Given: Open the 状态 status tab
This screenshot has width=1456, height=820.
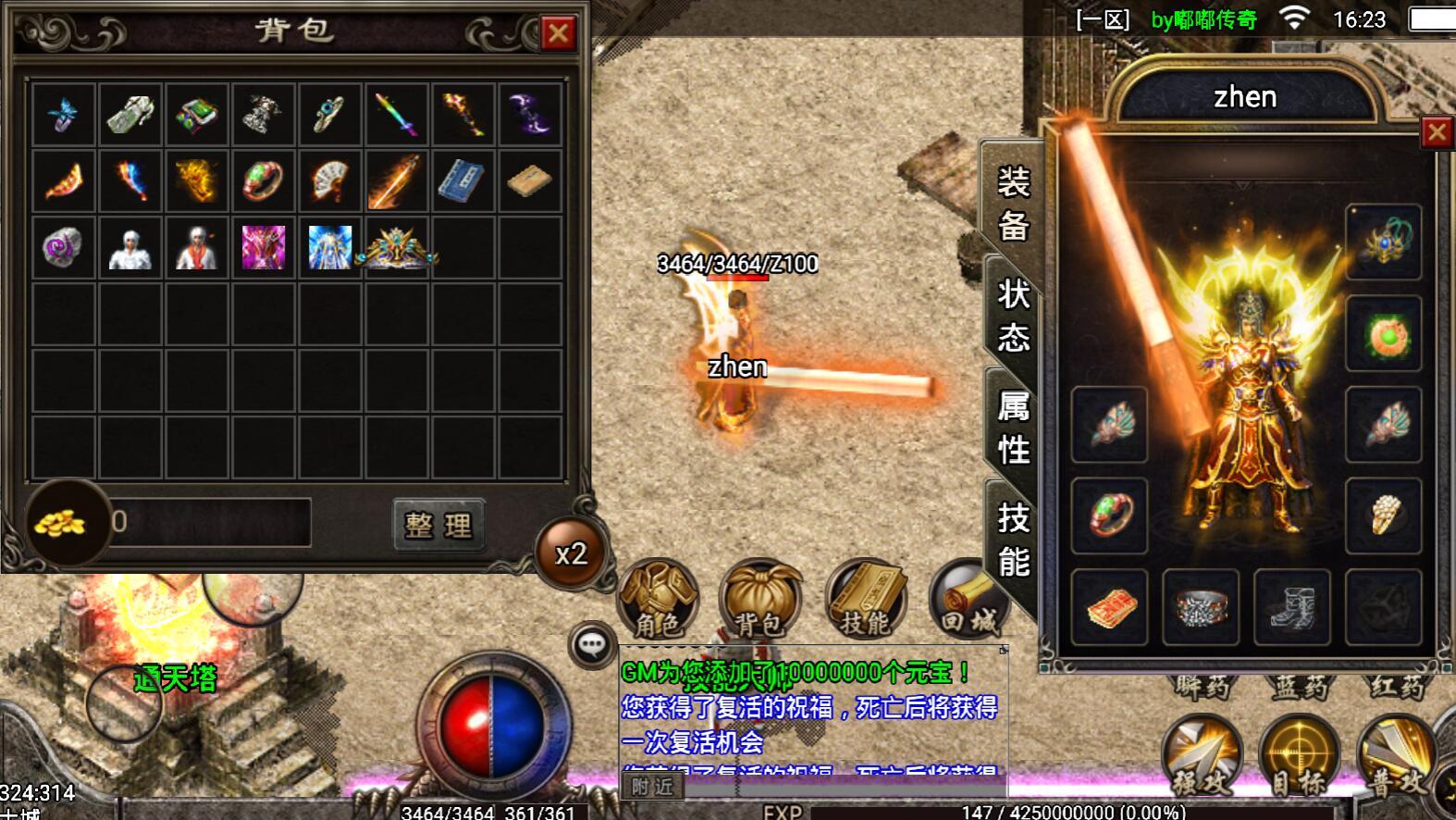Looking at the screenshot, I should [x=1013, y=316].
